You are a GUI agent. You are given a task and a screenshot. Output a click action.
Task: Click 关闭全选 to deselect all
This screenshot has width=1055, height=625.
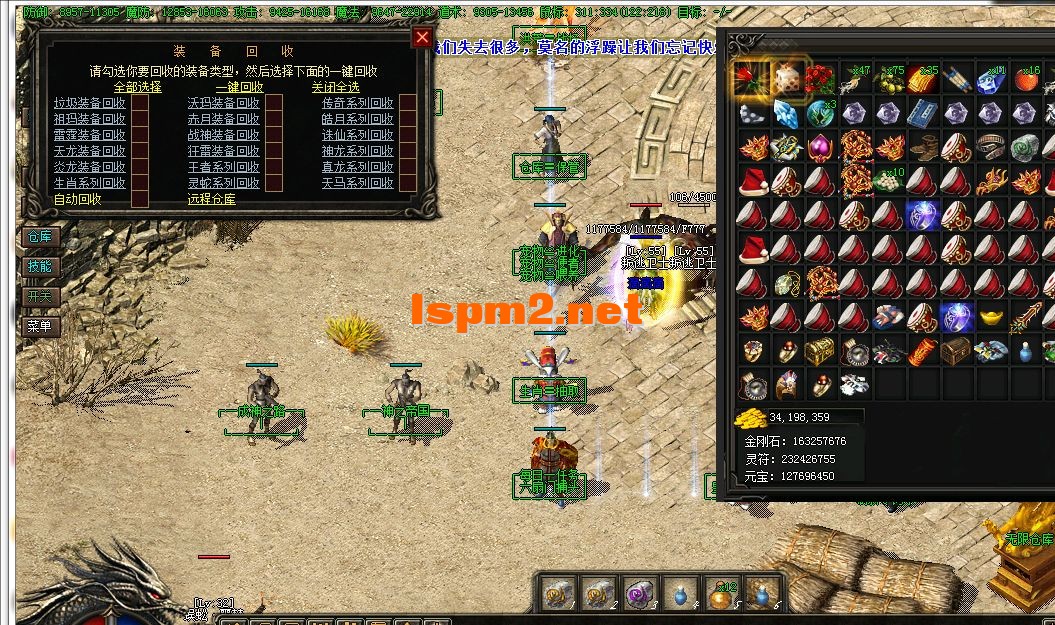[335, 87]
